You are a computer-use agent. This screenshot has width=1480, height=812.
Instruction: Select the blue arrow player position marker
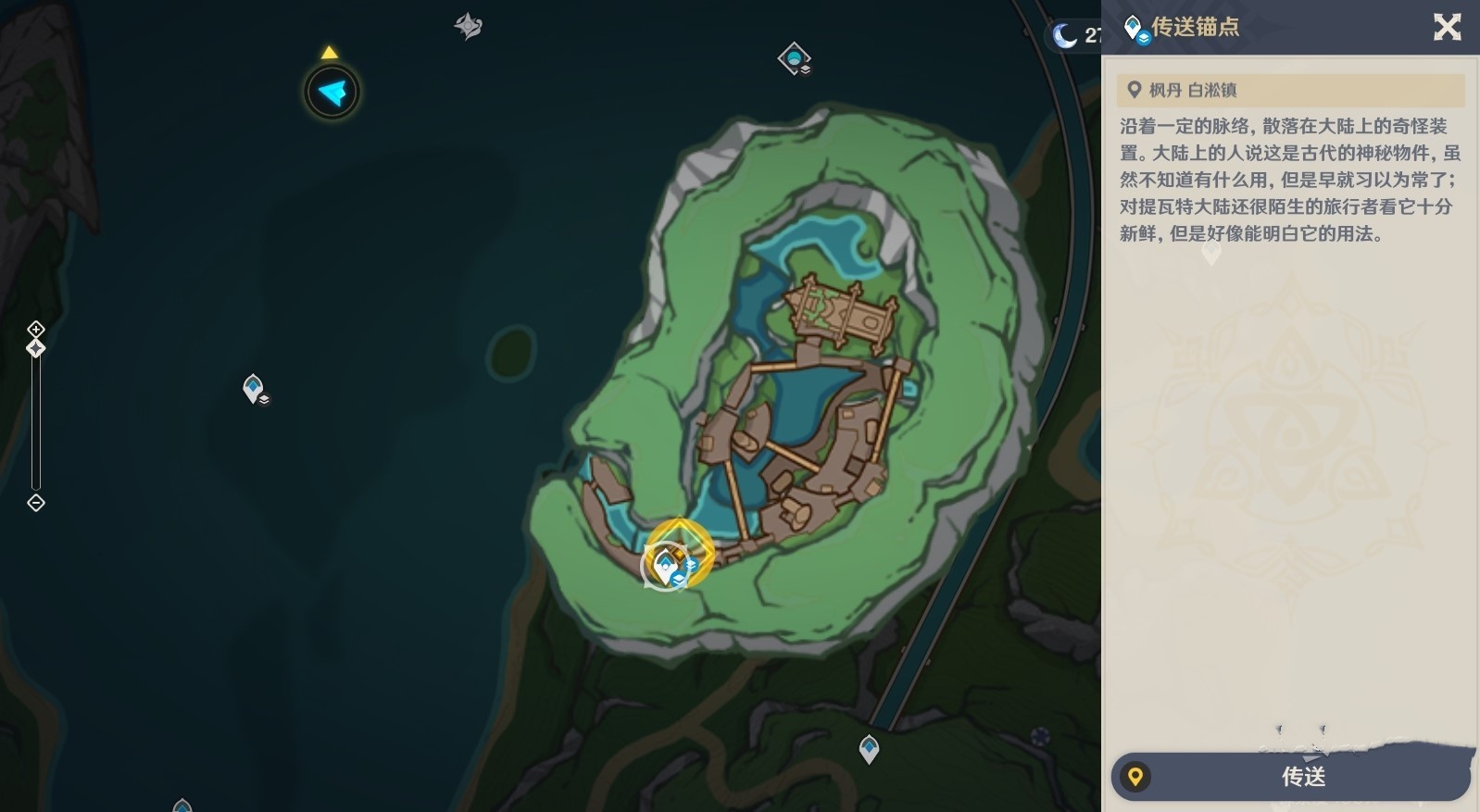[x=332, y=92]
